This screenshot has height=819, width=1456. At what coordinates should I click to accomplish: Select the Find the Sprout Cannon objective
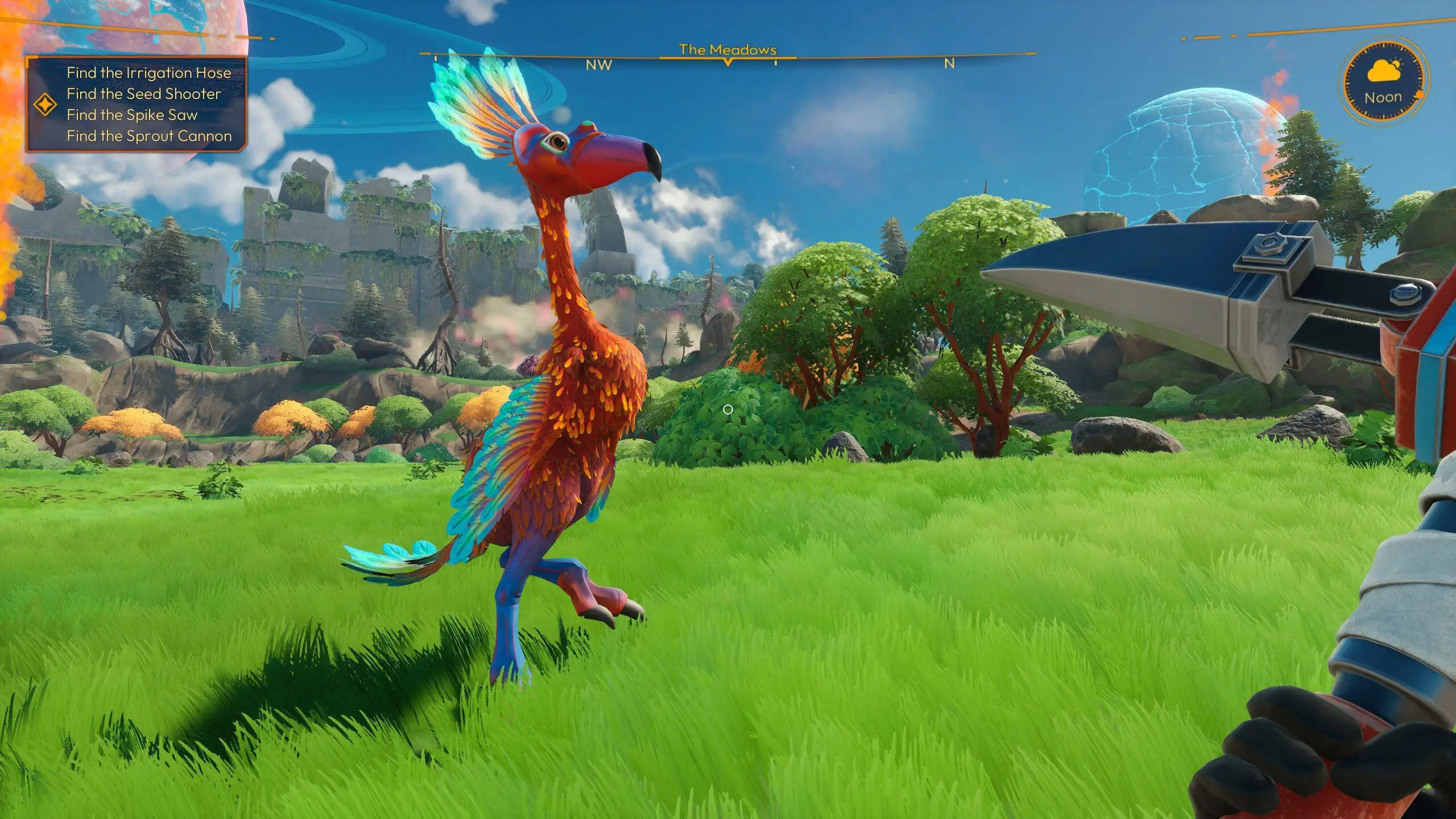pyautogui.click(x=149, y=136)
